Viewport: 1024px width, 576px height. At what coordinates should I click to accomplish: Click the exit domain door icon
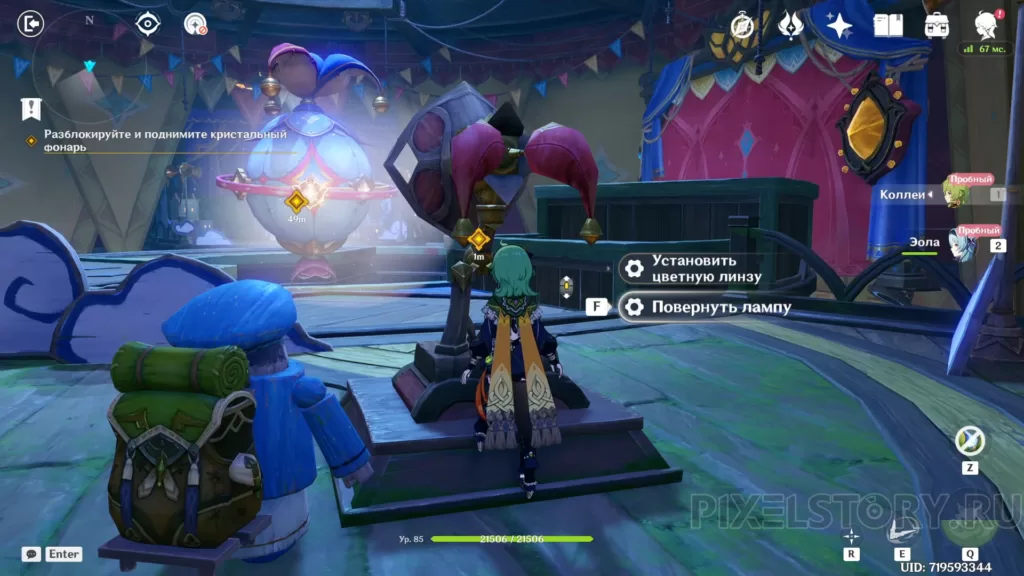pos(31,23)
